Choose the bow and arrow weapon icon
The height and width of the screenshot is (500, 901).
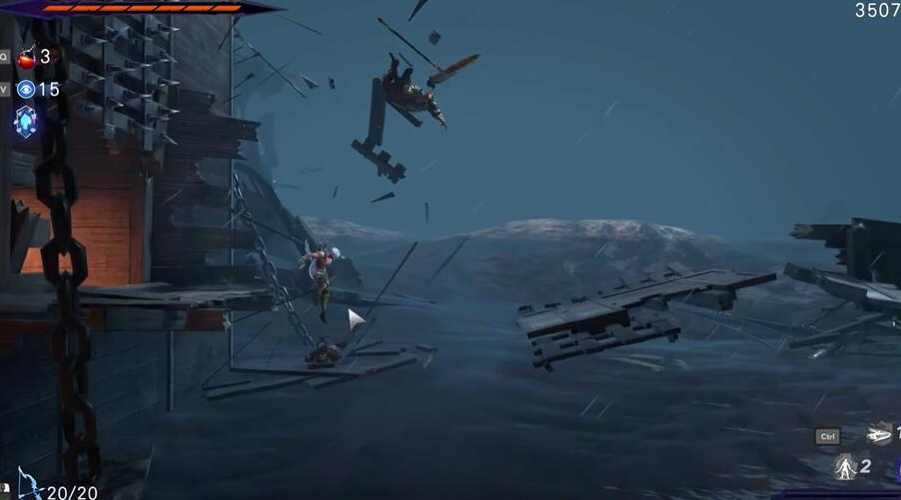[x=29, y=485]
